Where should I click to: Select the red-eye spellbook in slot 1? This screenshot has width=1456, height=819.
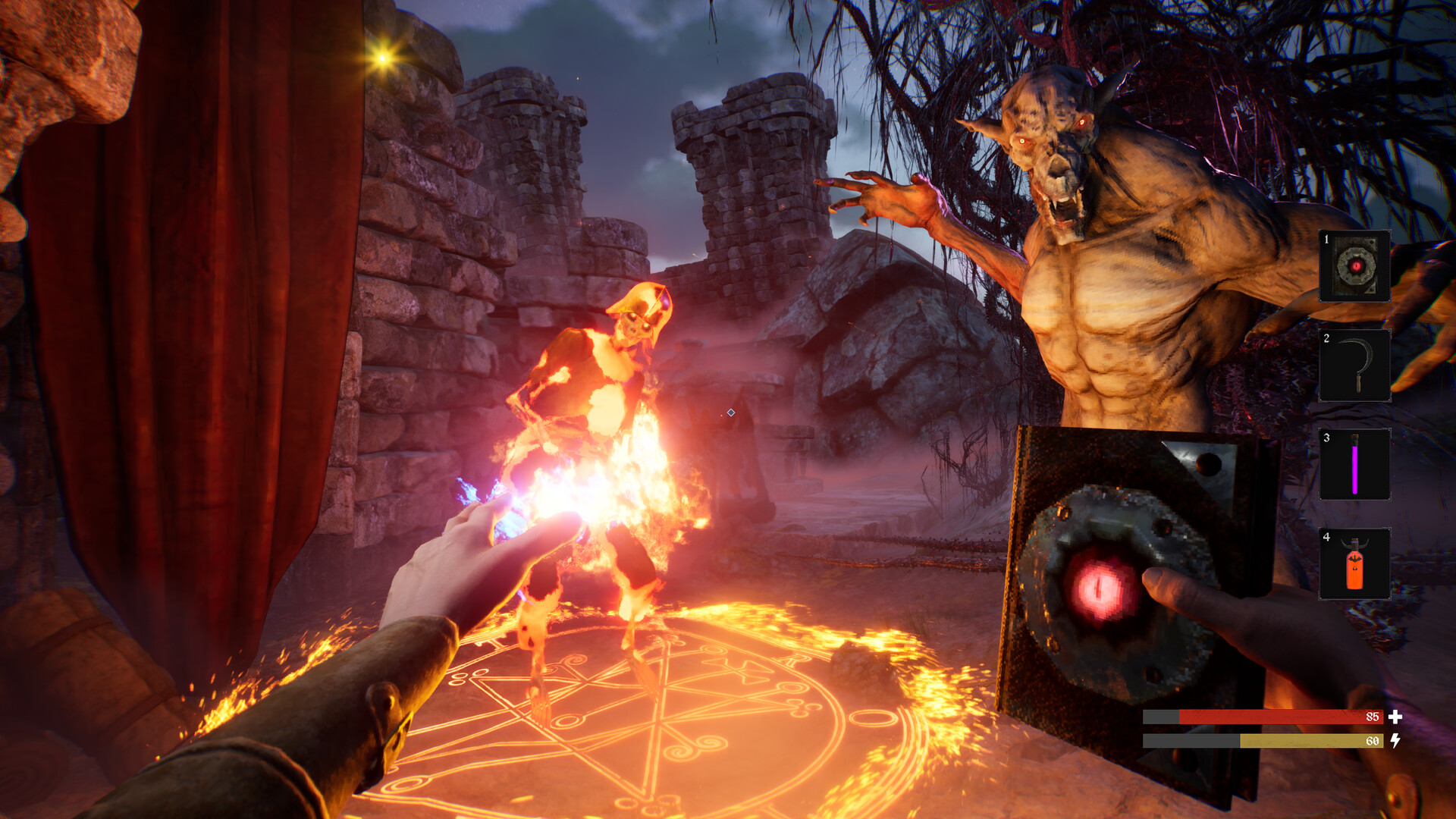click(1354, 266)
